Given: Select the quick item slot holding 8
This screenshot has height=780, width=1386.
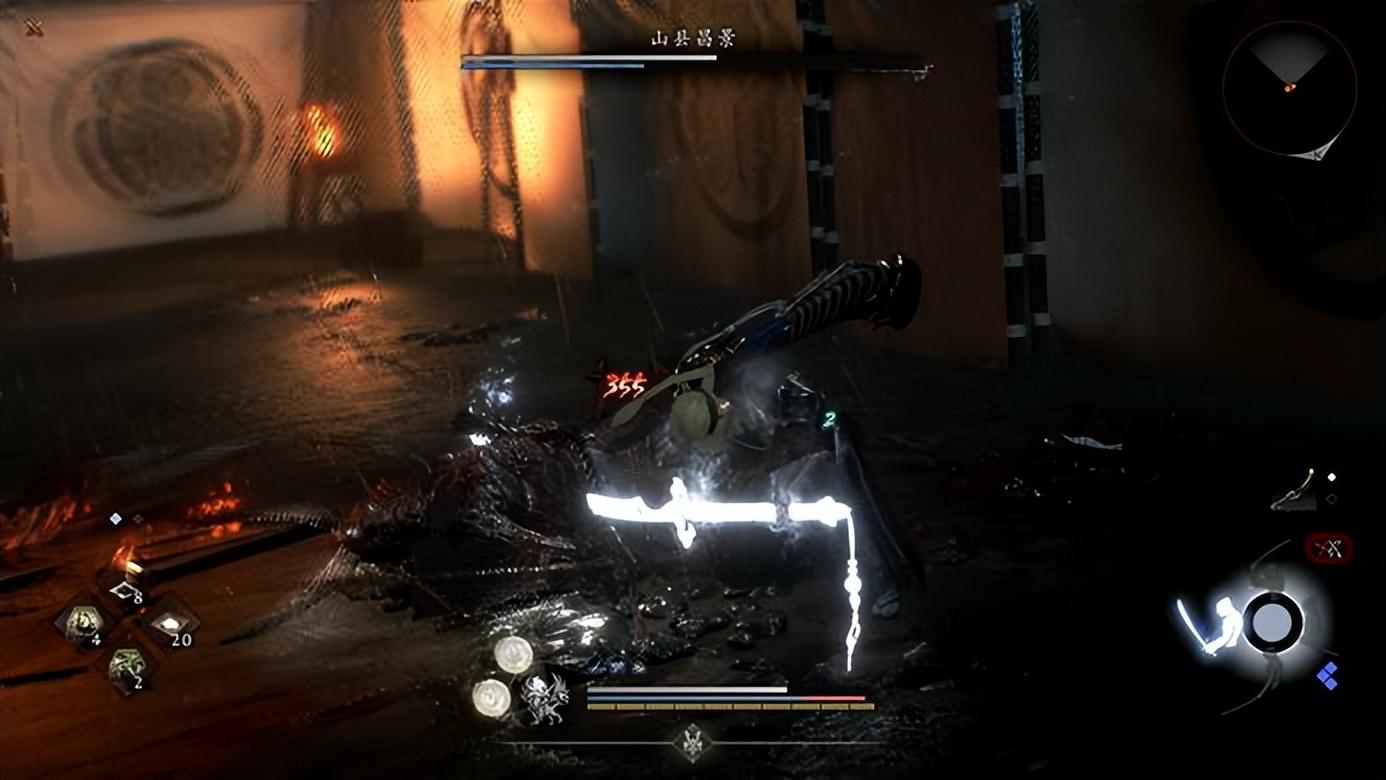Looking at the screenshot, I should point(124,593).
